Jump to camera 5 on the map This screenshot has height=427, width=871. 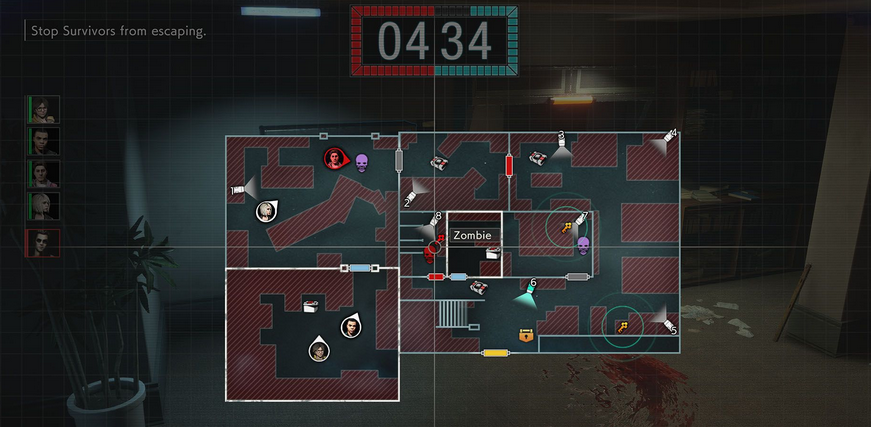point(667,323)
